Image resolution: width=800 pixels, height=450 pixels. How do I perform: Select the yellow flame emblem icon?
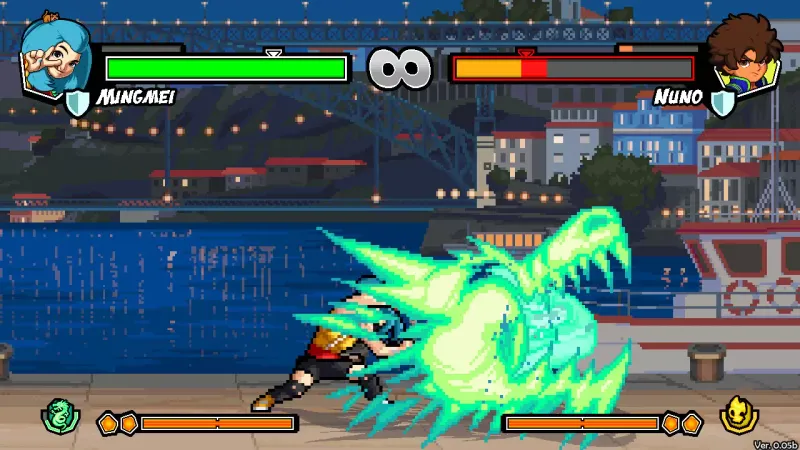coord(738,415)
